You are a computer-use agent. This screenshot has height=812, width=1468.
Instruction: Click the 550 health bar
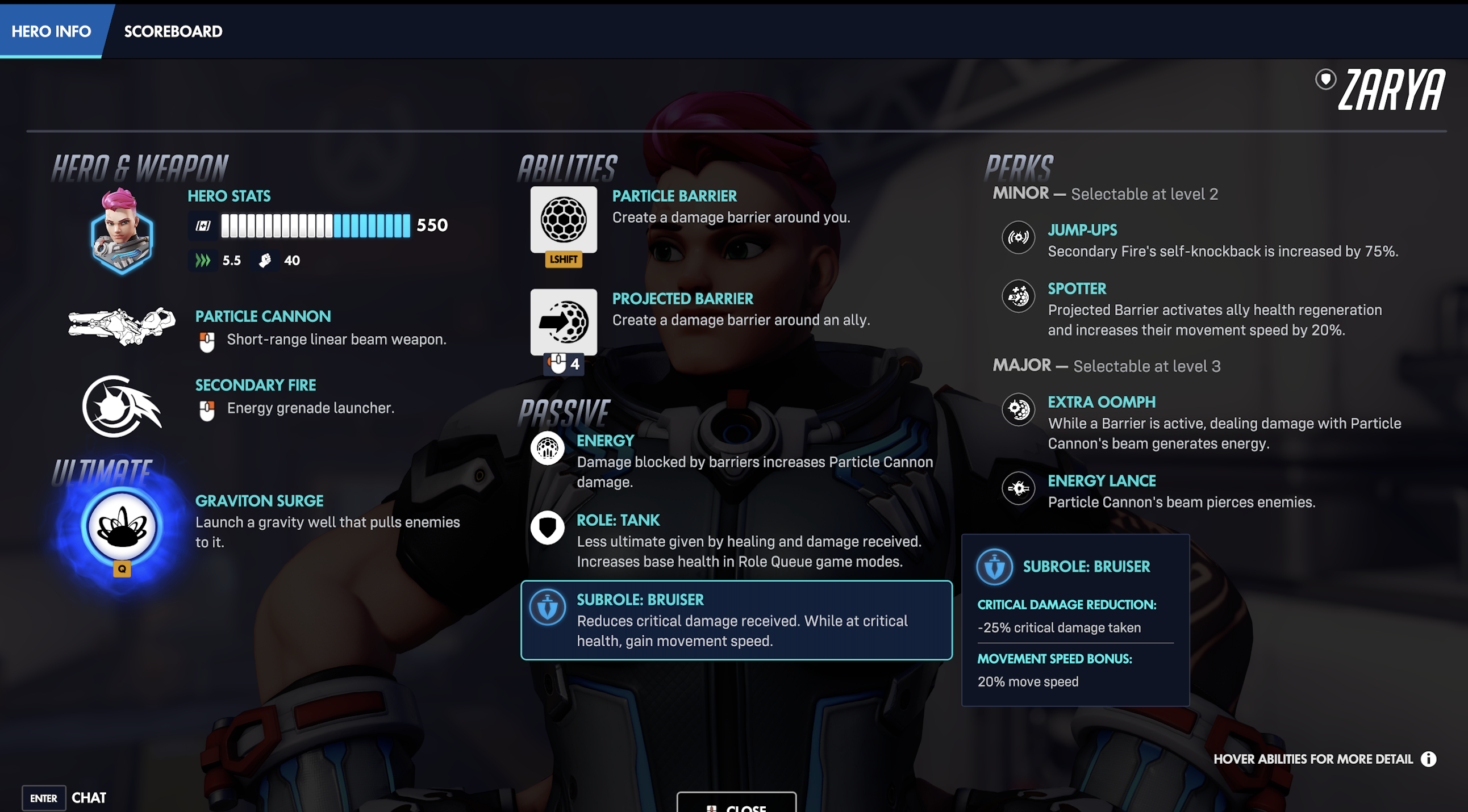[315, 225]
